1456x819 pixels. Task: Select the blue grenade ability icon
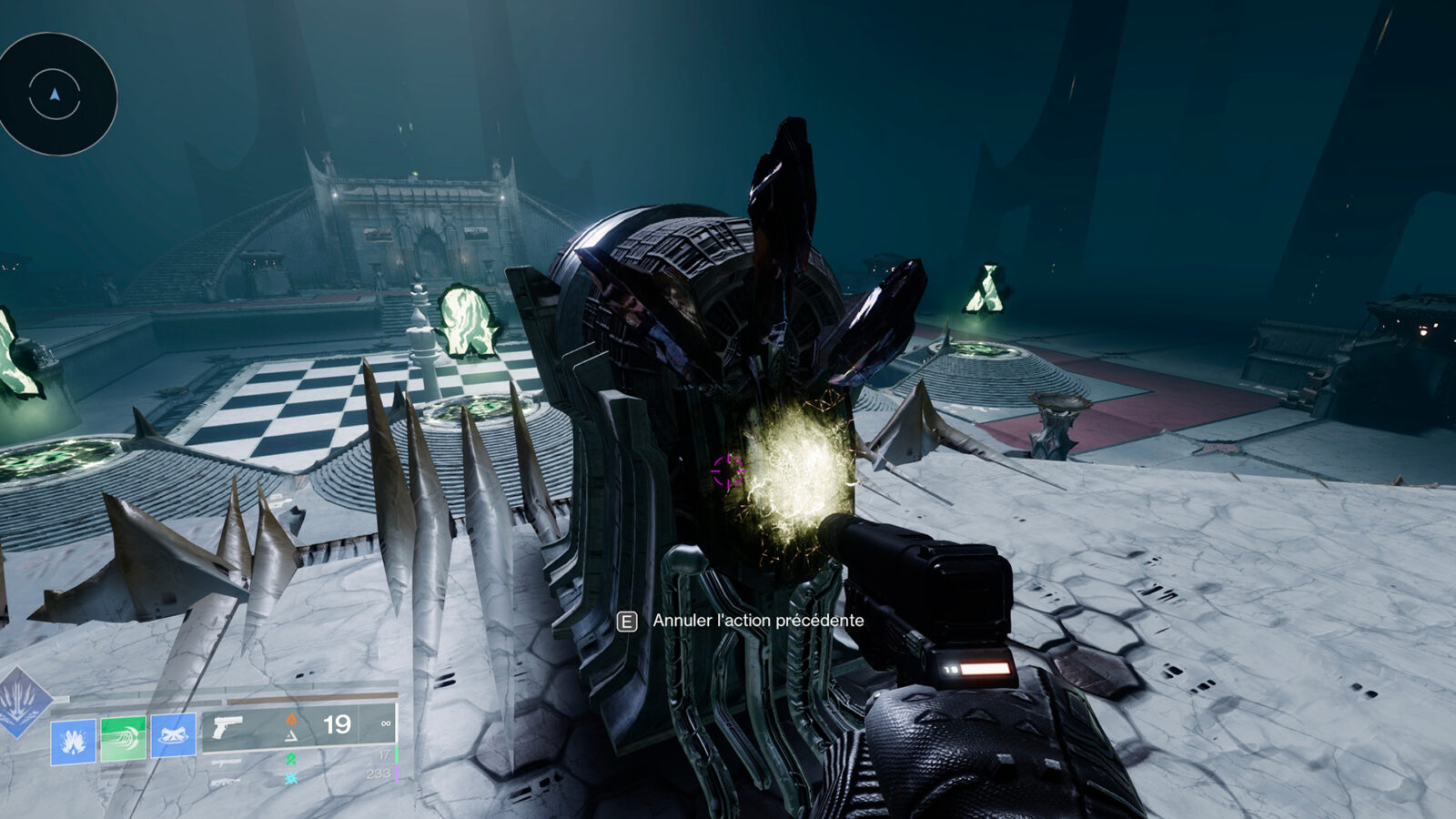click(x=73, y=742)
